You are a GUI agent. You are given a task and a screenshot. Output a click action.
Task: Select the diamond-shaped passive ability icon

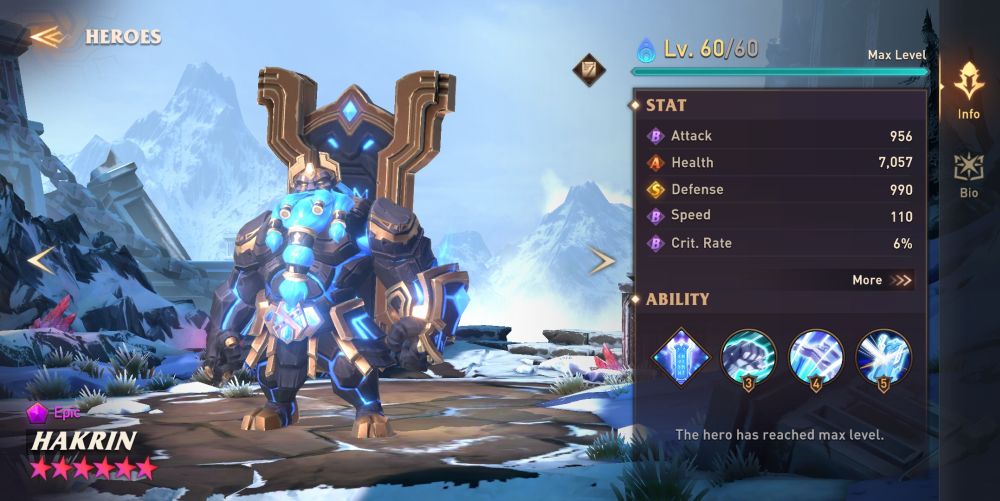pos(681,356)
